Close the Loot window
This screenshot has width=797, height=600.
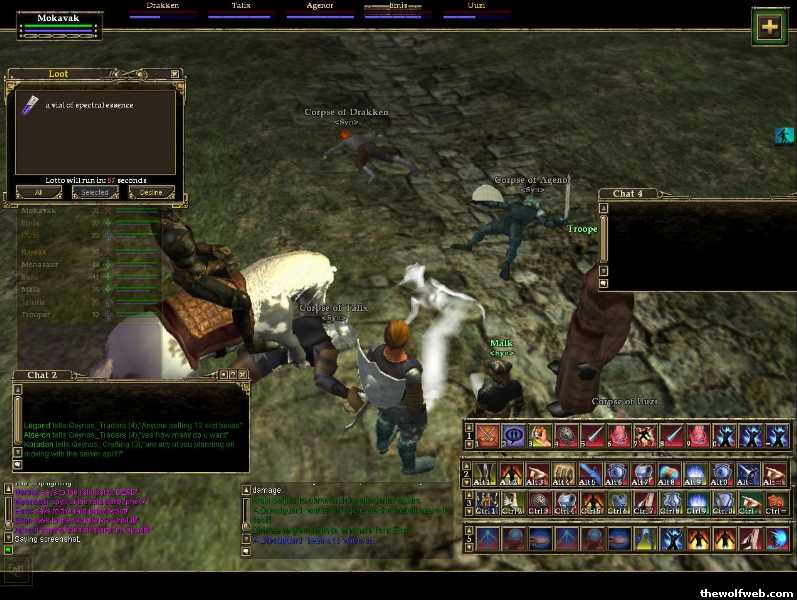click(x=175, y=74)
